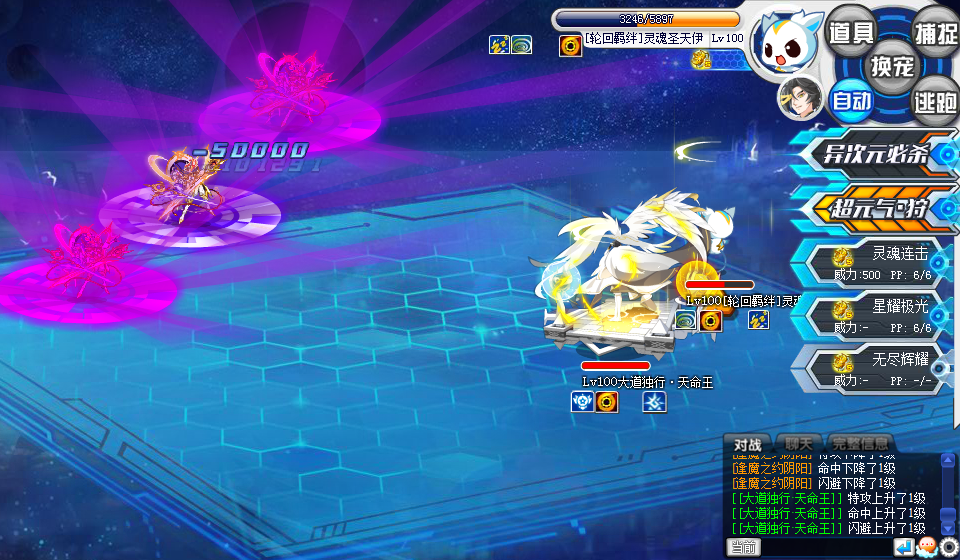This screenshot has width=960, height=560.
Task: Click the 当前 channel button
Action: 743,547
